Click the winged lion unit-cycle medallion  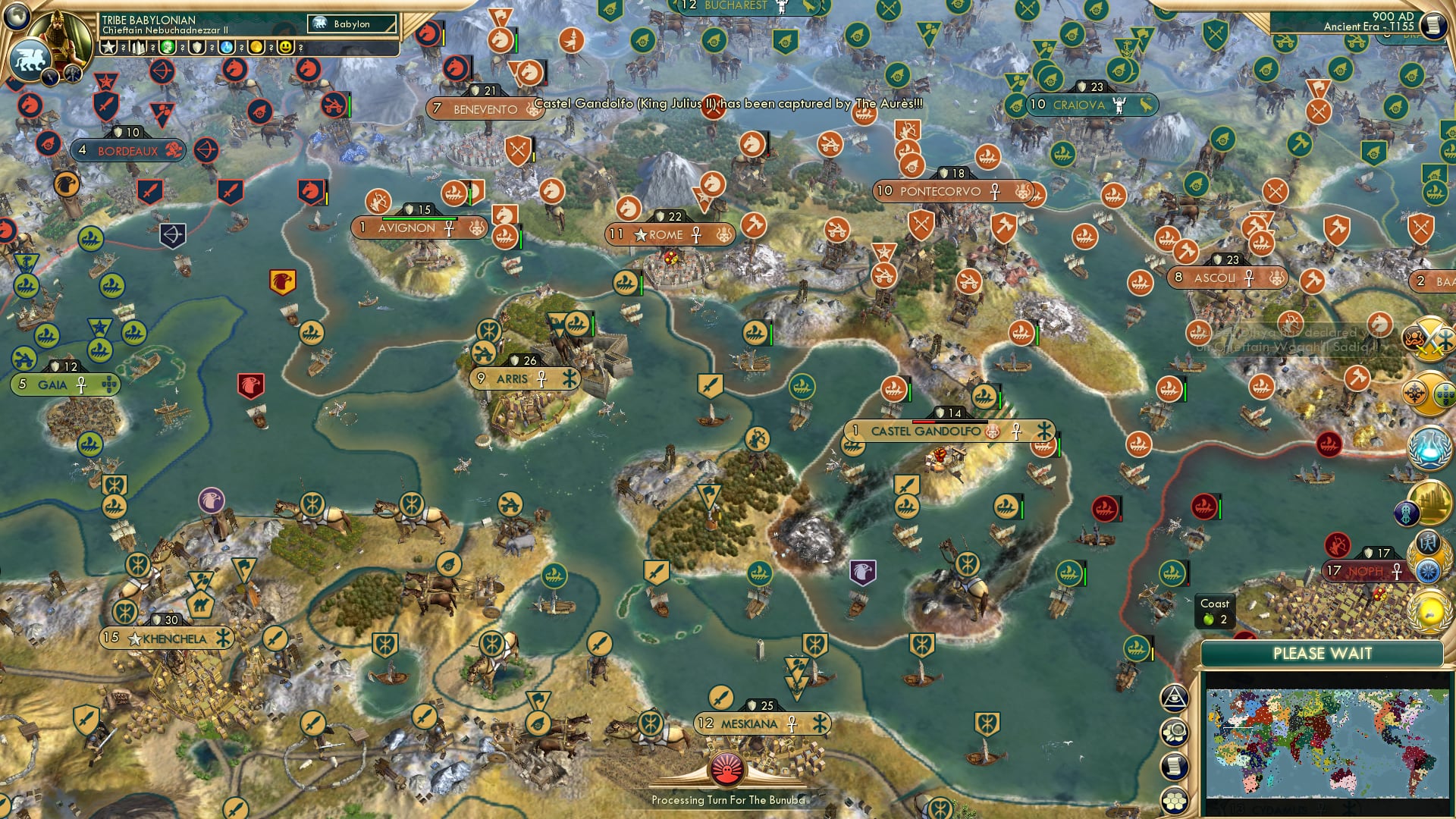(30, 58)
